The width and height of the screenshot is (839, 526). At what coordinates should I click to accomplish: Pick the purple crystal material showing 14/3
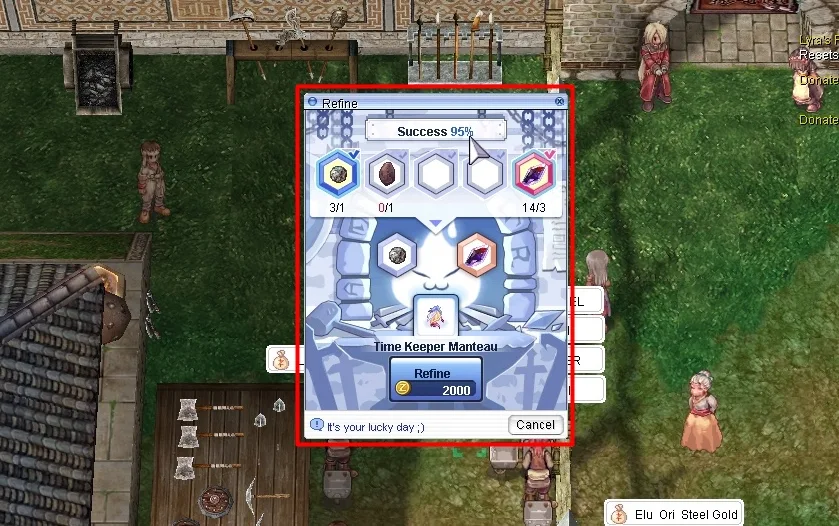click(x=533, y=174)
